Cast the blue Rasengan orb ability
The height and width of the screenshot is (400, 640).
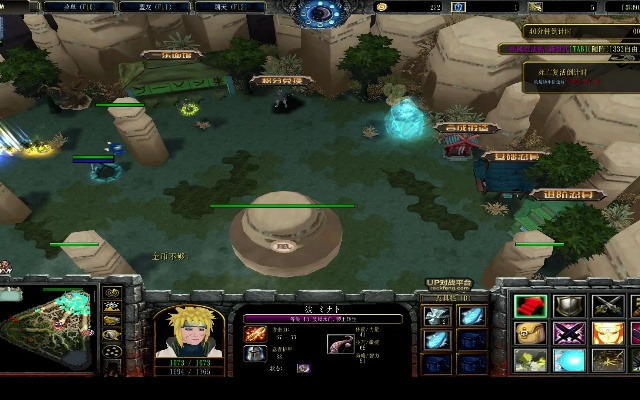pyautogui.click(x=569, y=359)
